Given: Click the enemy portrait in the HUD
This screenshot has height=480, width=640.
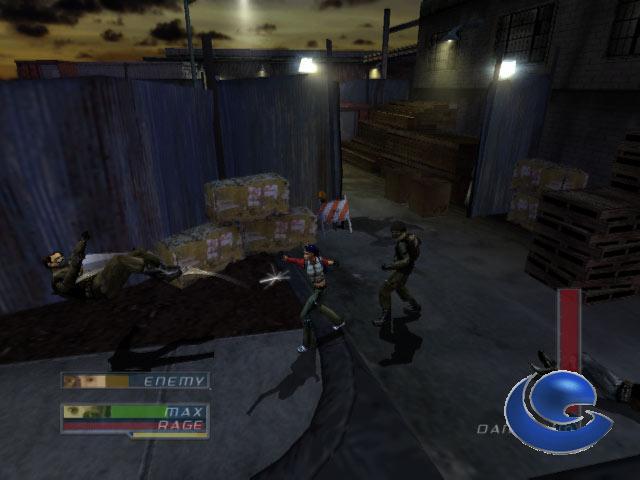Looking at the screenshot, I should pos(86,381).
